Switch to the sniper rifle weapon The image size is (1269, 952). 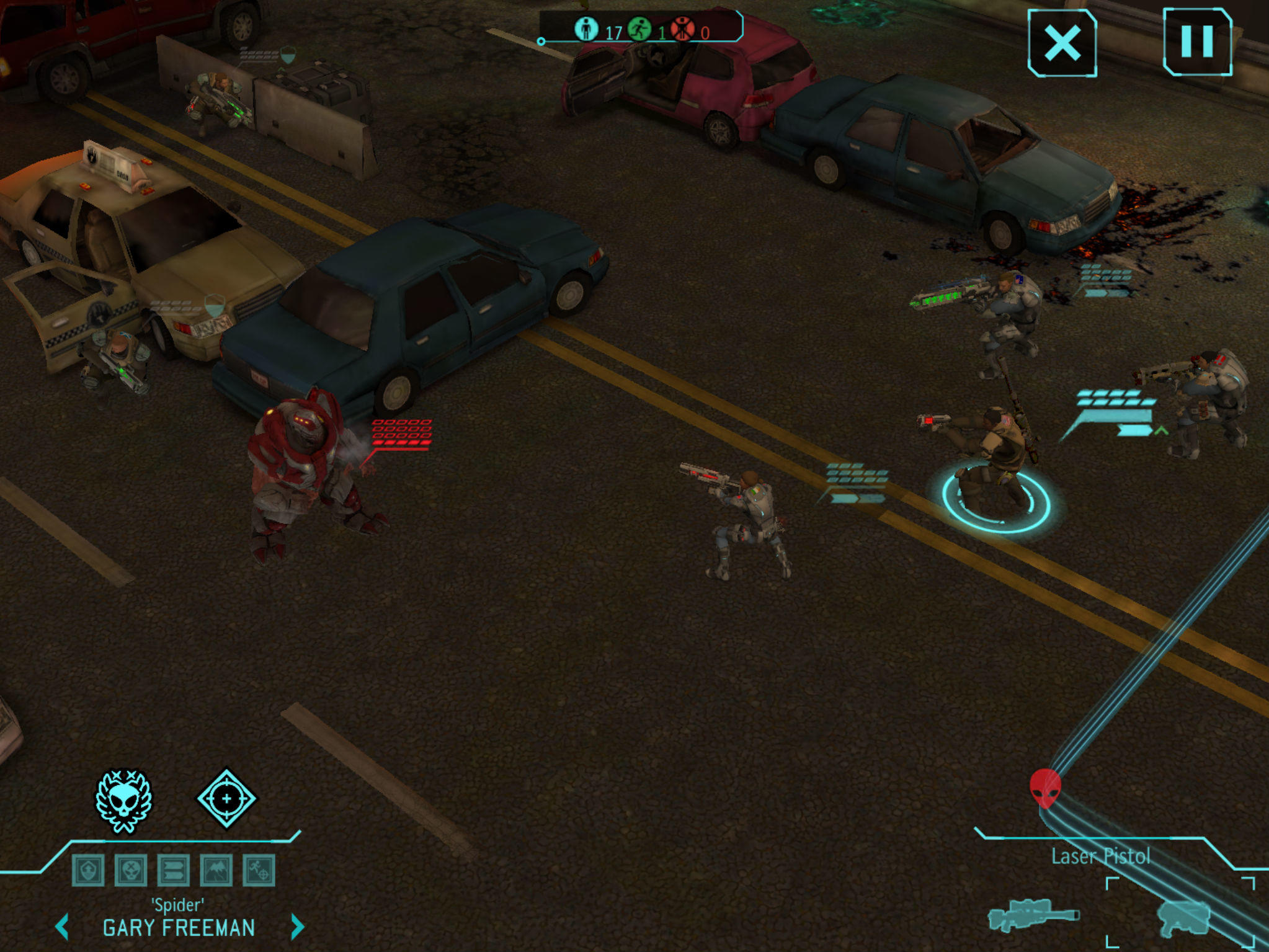[1033, 915]
